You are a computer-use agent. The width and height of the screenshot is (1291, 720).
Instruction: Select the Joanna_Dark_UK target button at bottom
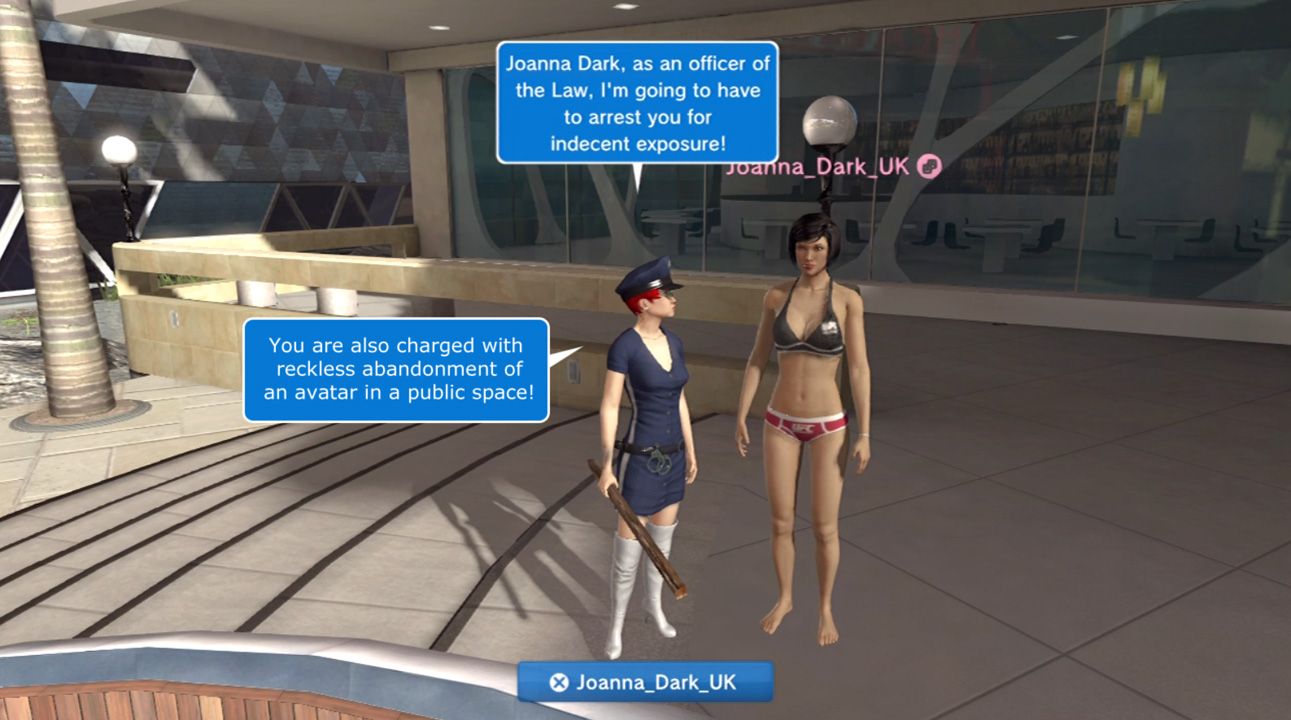coord(645,682)
